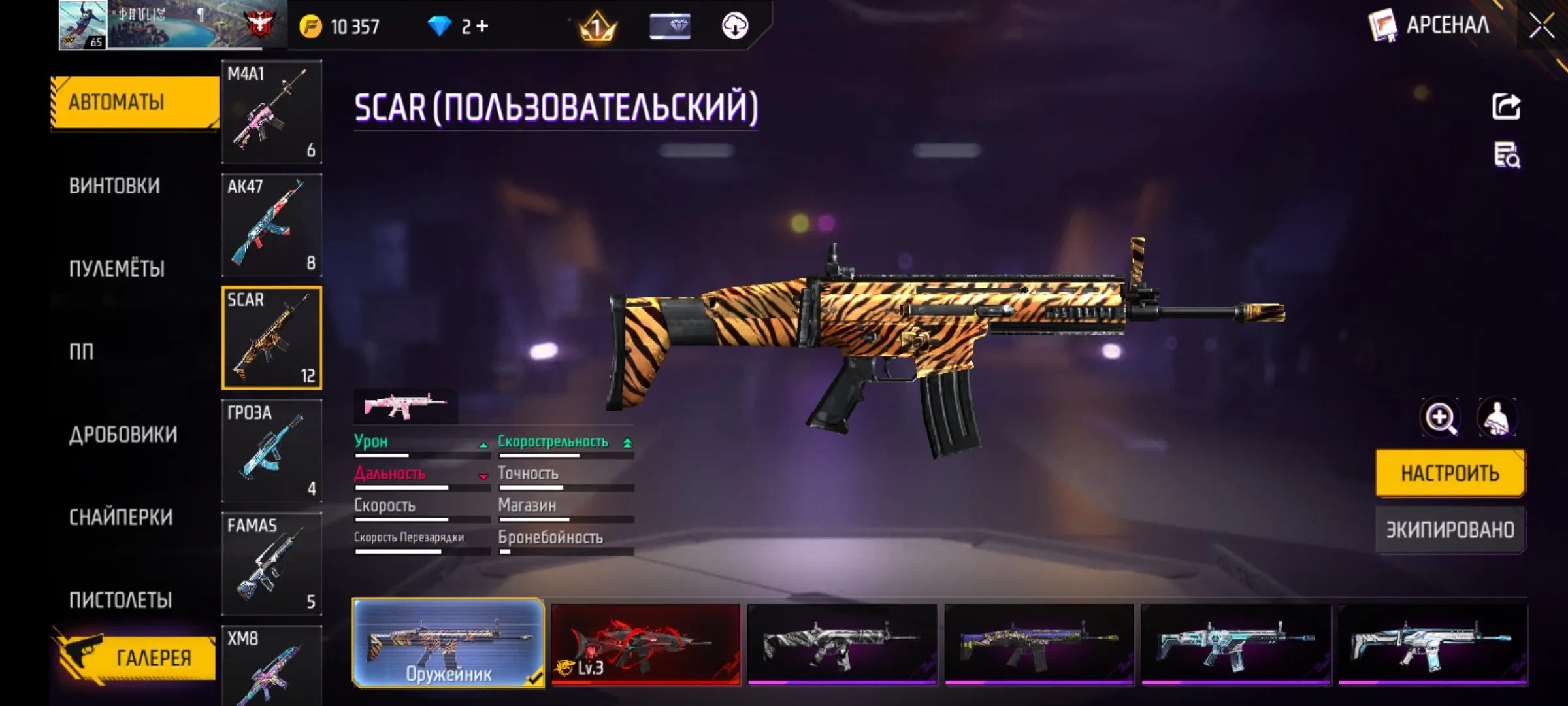Select the AK47 weapon thumbnail
Image resolution: width=1568 pixels, height=706 pixels.
pos(272,226)
